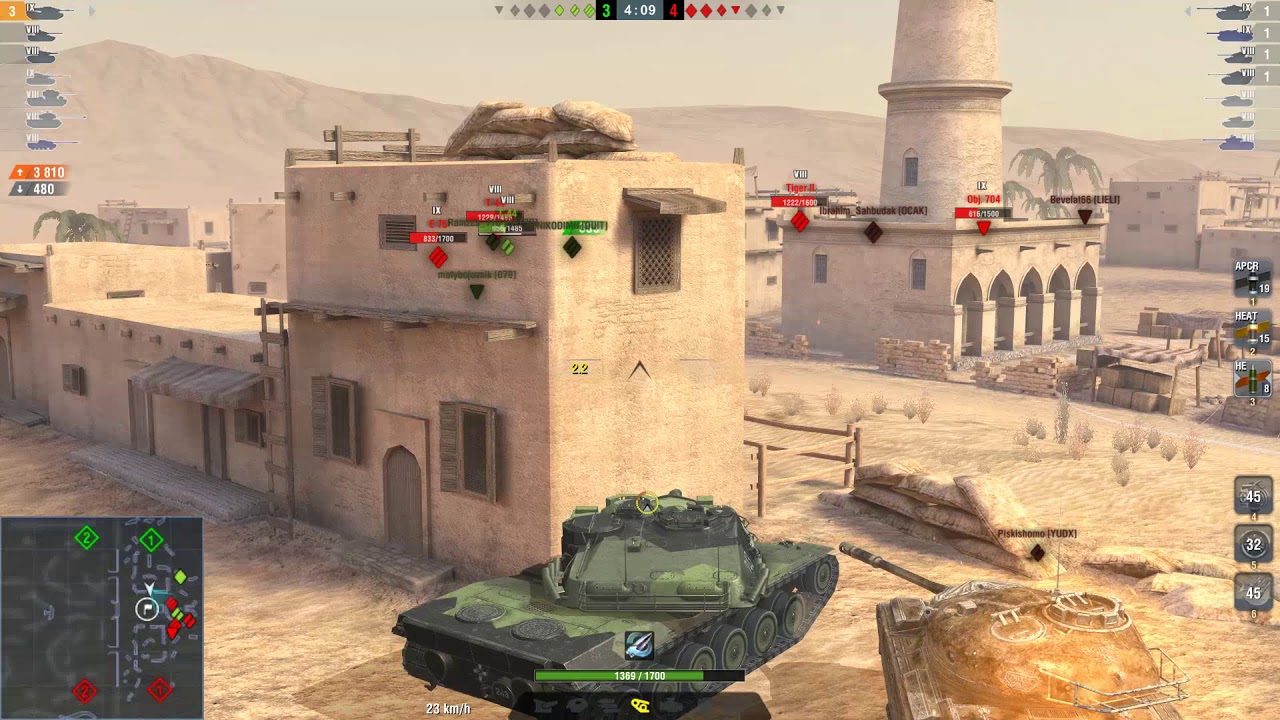Click the yellow track damage icon
The image size is (1280, 720).
pos(640,705)
